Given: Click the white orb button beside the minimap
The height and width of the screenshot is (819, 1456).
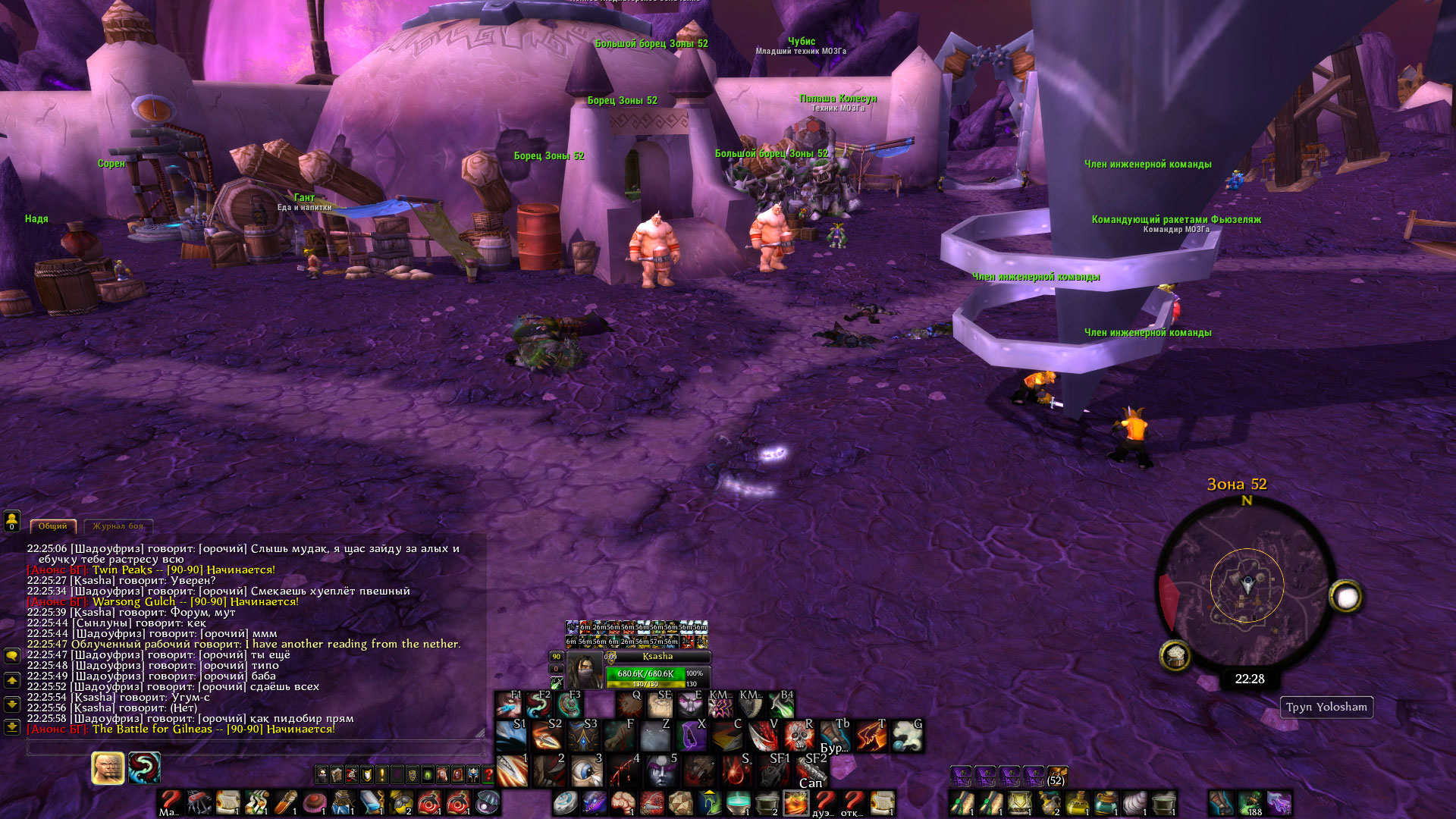Looking at the screenshot, I should coord(1346,598).
